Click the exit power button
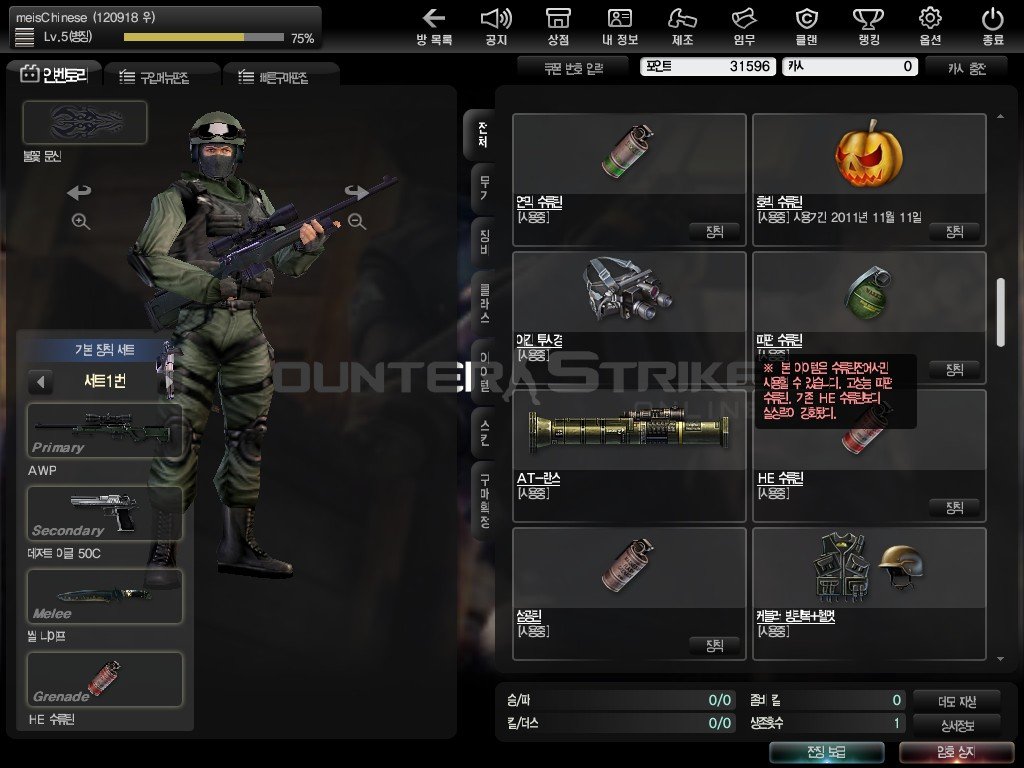Screen dimensions: 1024x768 (992, 26)
